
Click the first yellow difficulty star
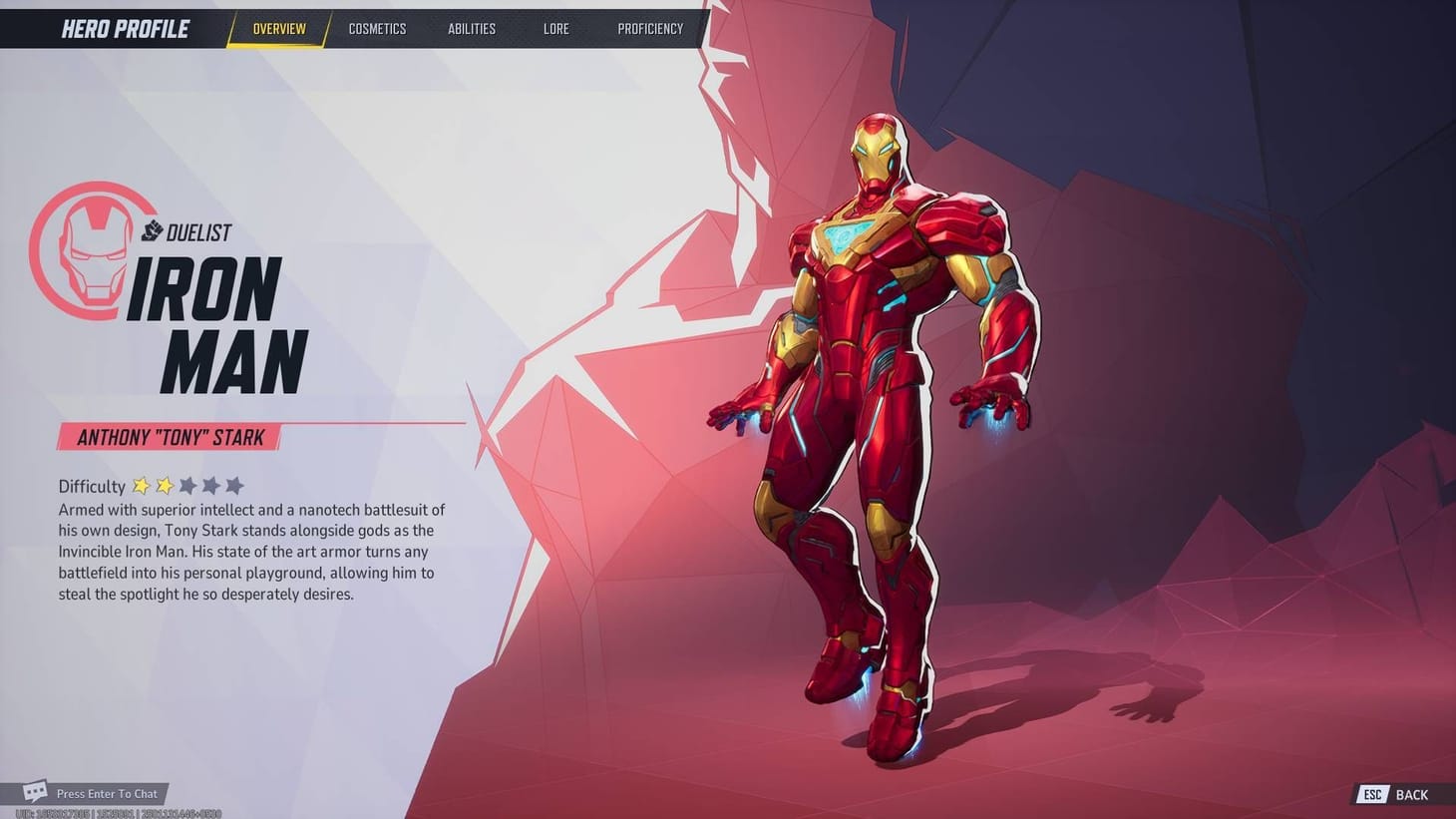[141, 485]
